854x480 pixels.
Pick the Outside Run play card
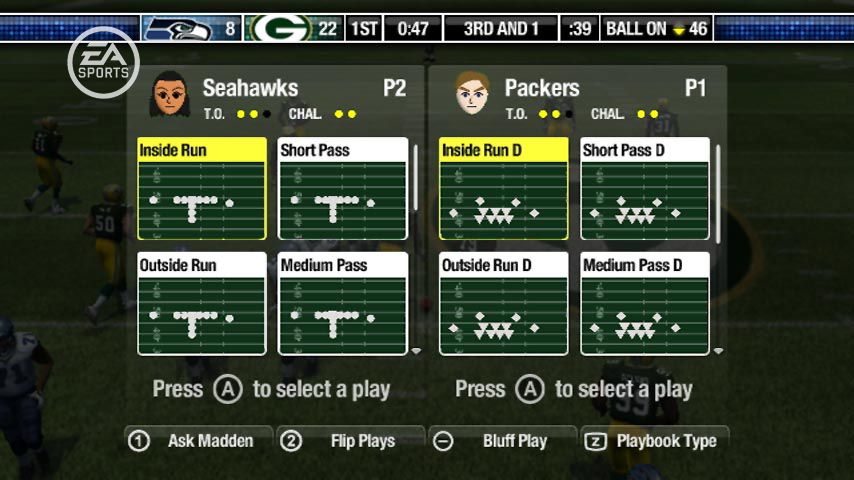point(202,304)
